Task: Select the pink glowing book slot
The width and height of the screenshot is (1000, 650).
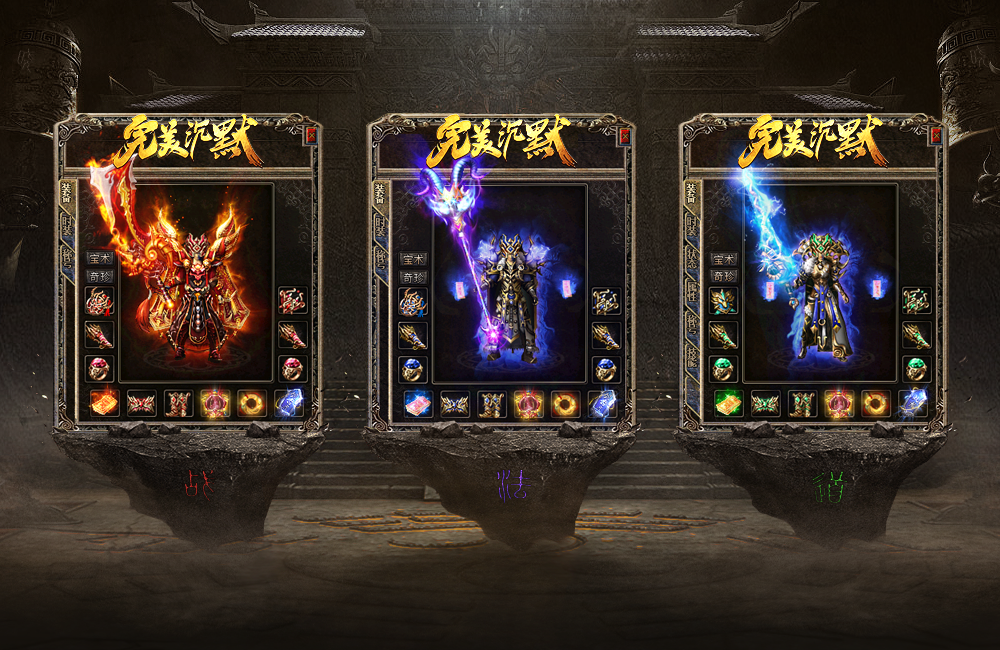Action: click(x=417, y=403)
